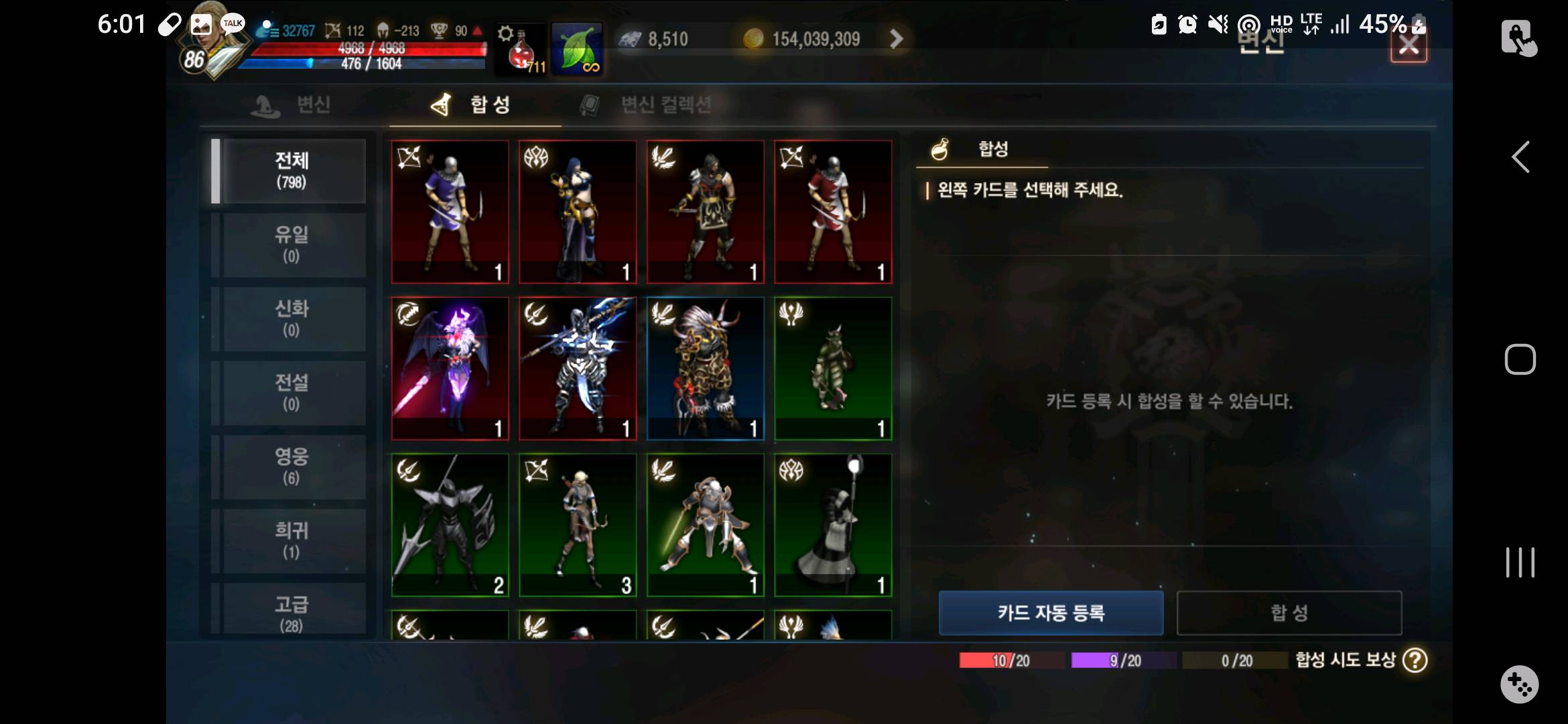Tap the Android back navigation button
The height and width of the screenshot is (724, 1568).
pyautogui.click(x=1520, y=158)
